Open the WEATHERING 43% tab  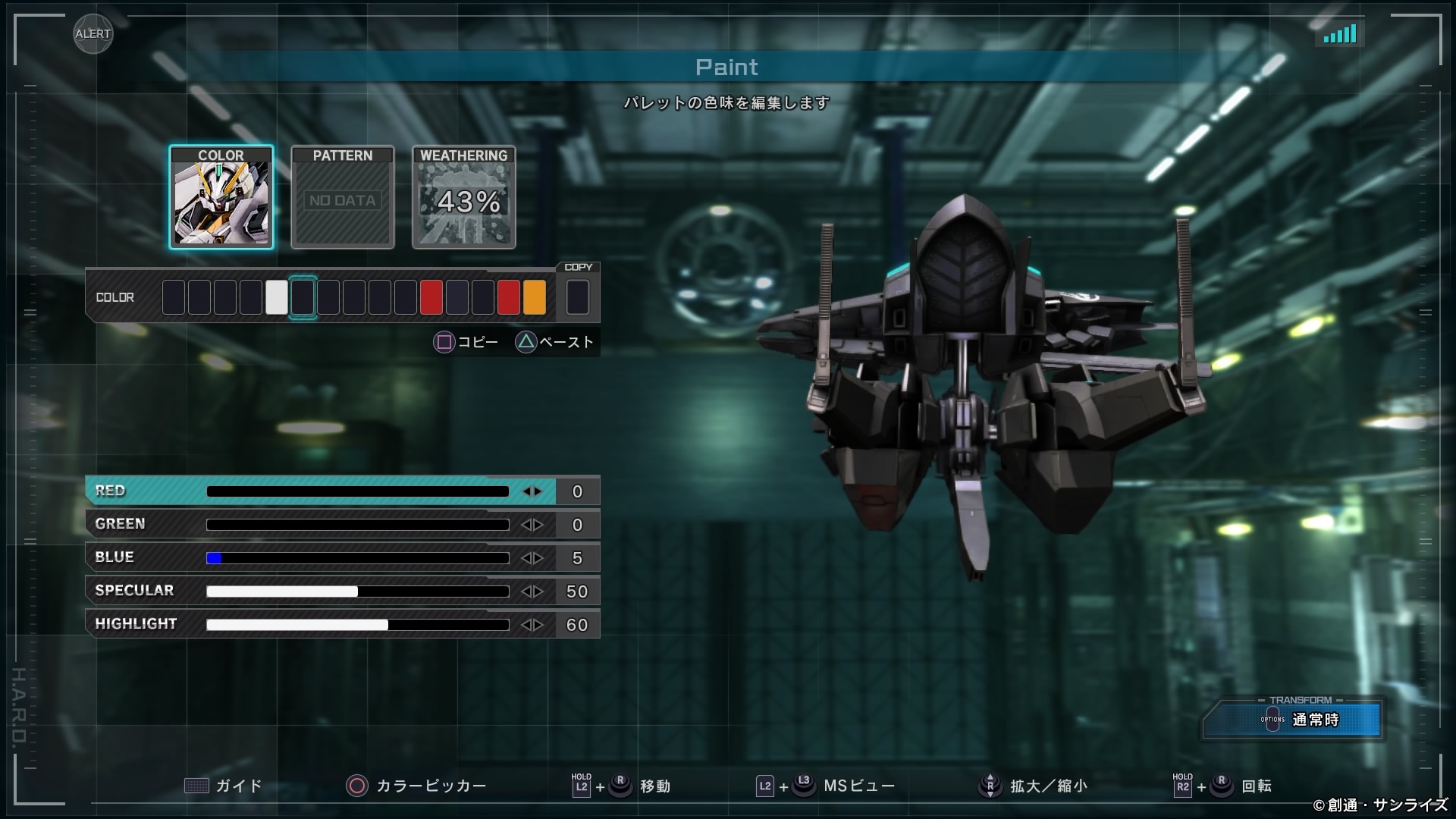[464, 197]
